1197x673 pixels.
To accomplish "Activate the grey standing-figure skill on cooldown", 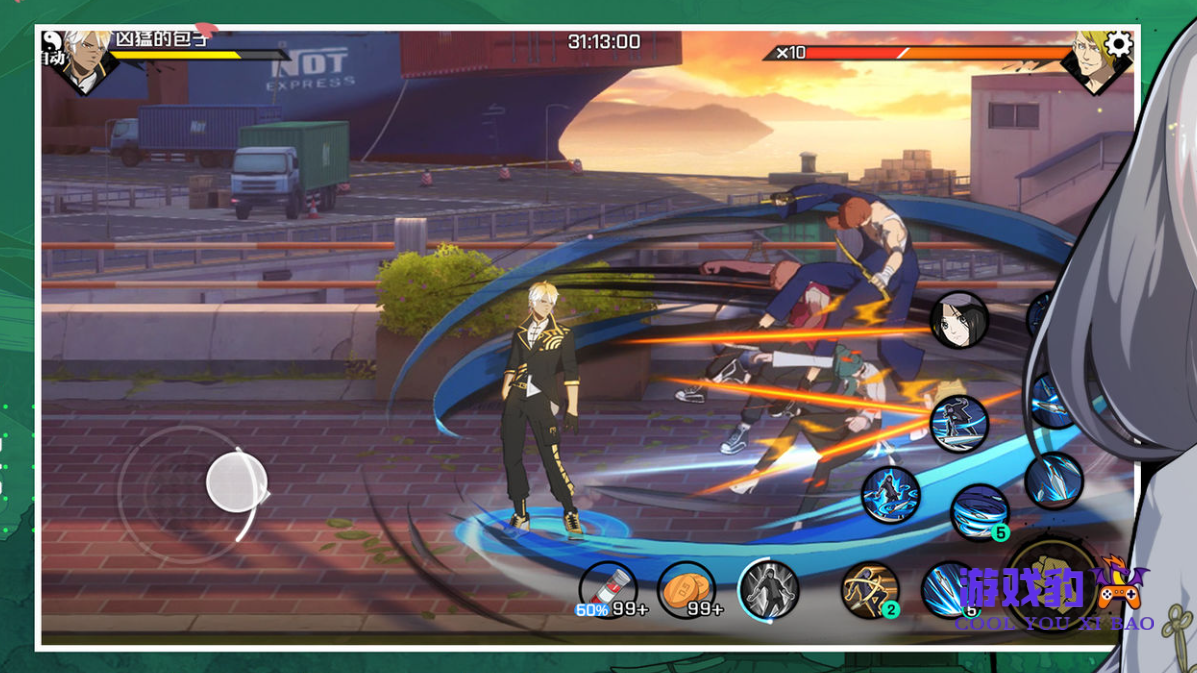I will (768, 589).
